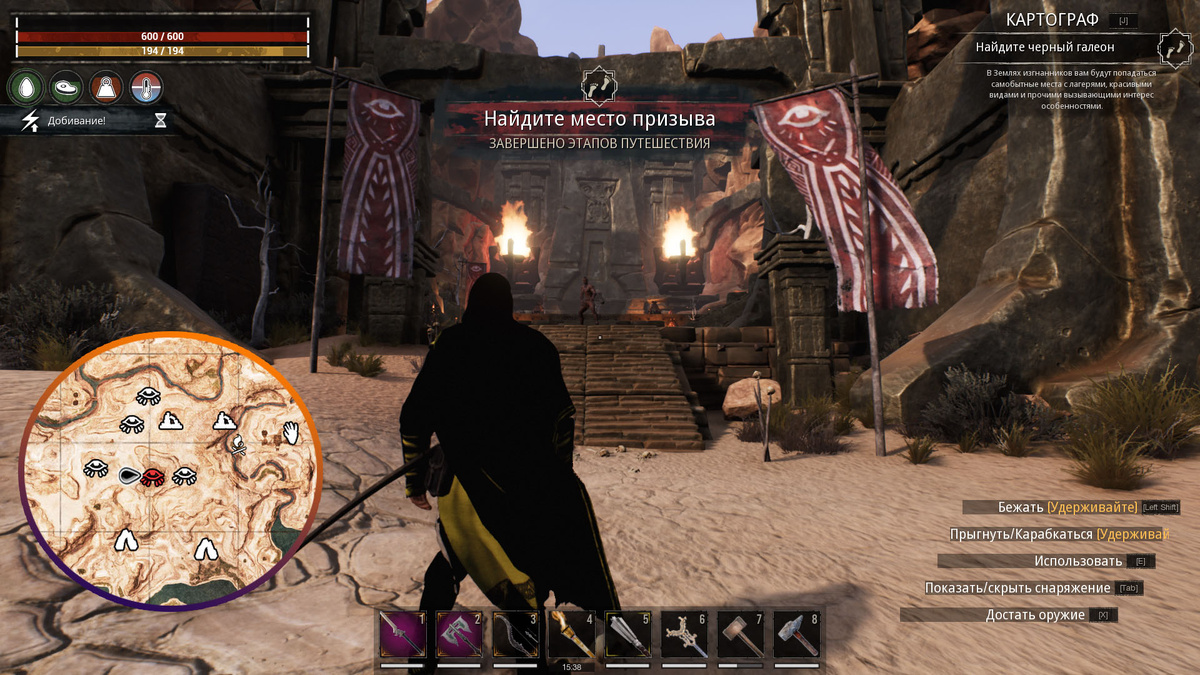Select the spear in hotbar slot 1
This screenshot has width=1200, height=675.
click(x=404, y=635)
